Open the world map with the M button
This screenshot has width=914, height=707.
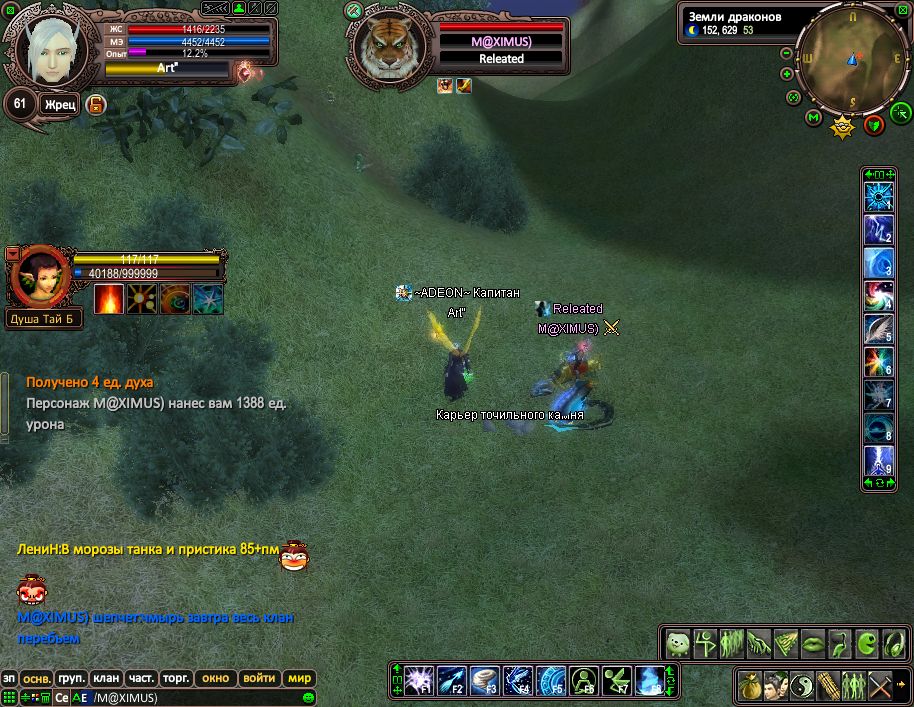(813, 119)
